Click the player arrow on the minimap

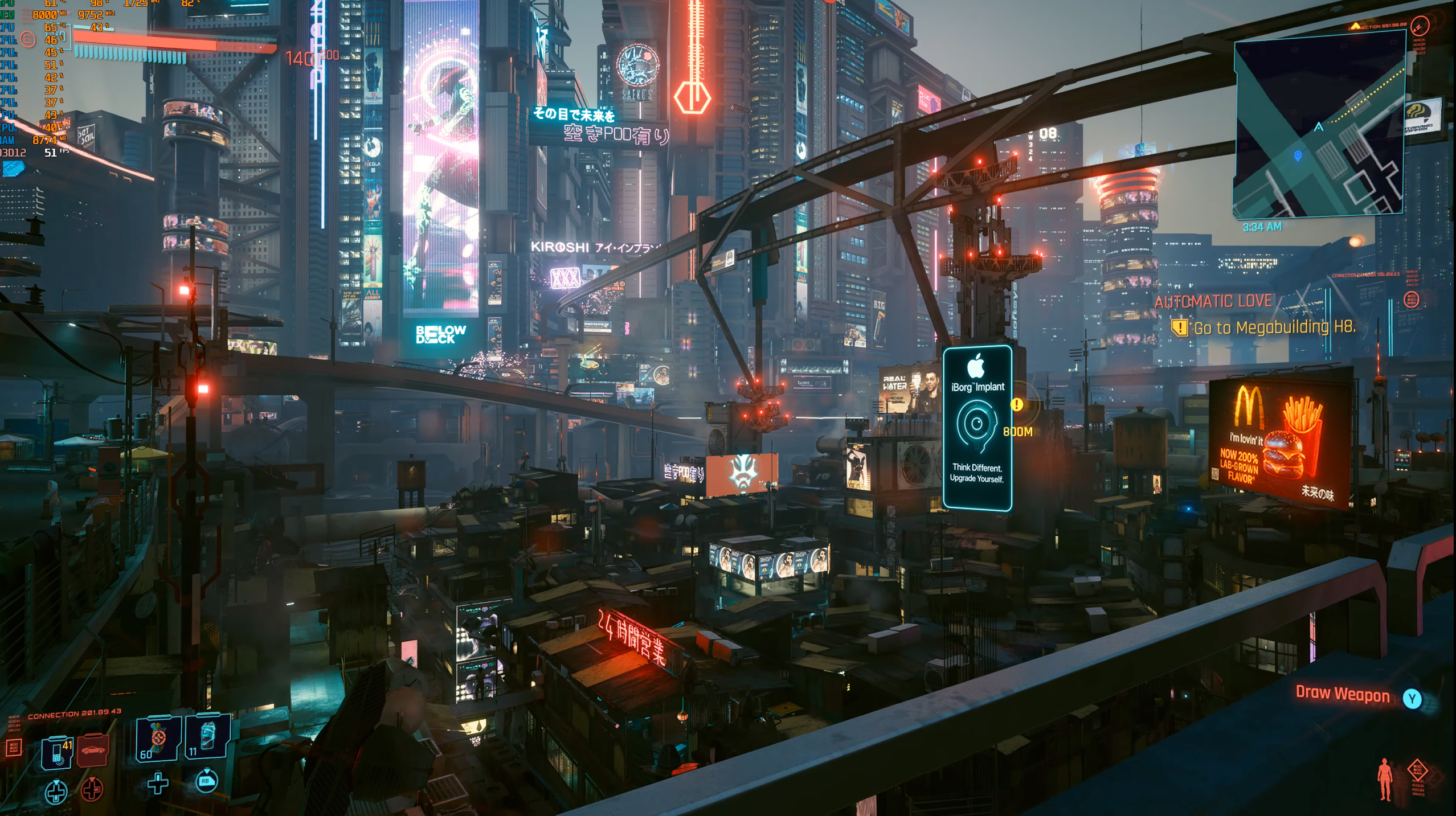pyautogui.click(x=1319, y=127)
